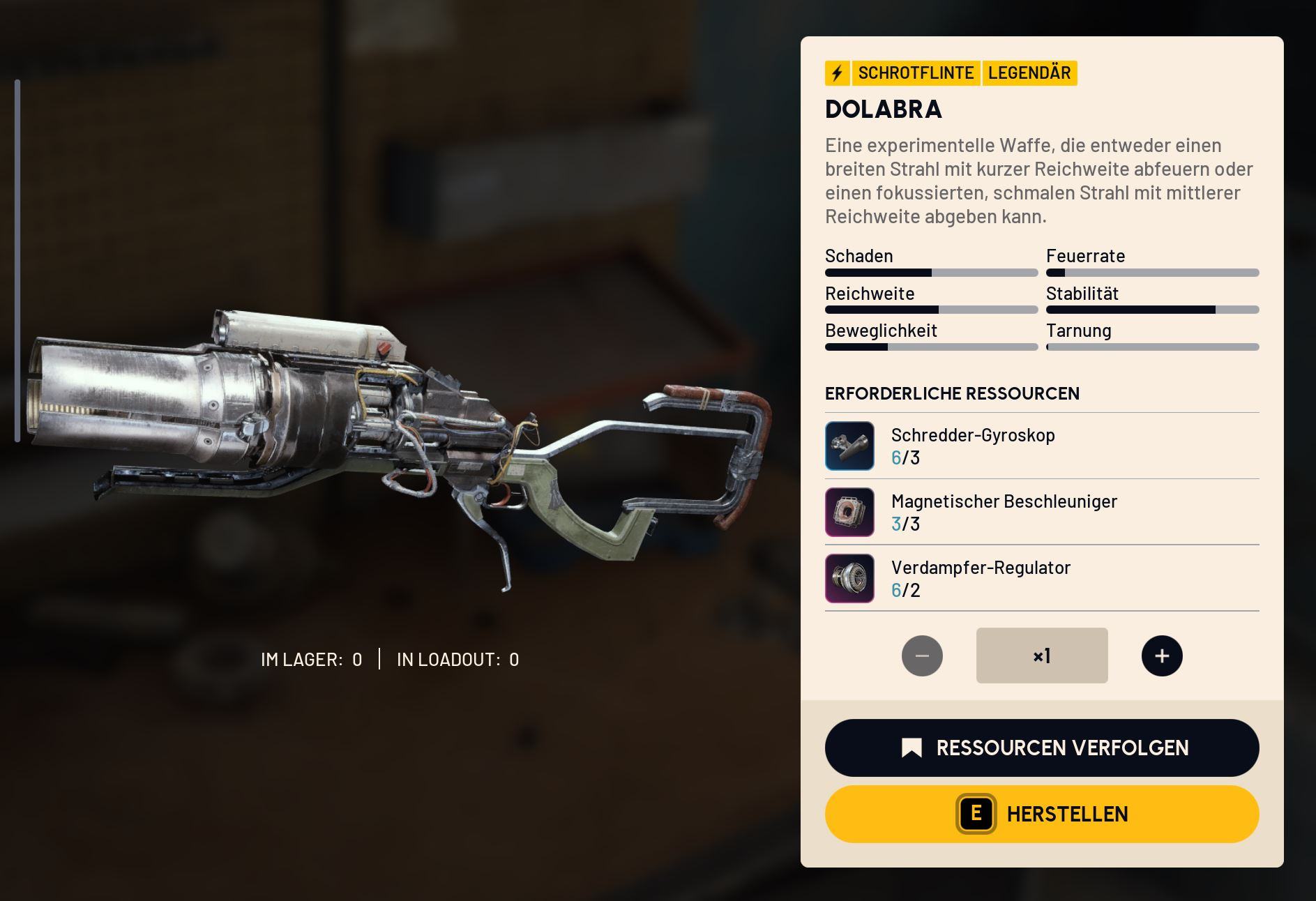Viewport: 1316px width, 901px height.
Task: Increase craft quantity with plus button
Action: [1161, 656]
